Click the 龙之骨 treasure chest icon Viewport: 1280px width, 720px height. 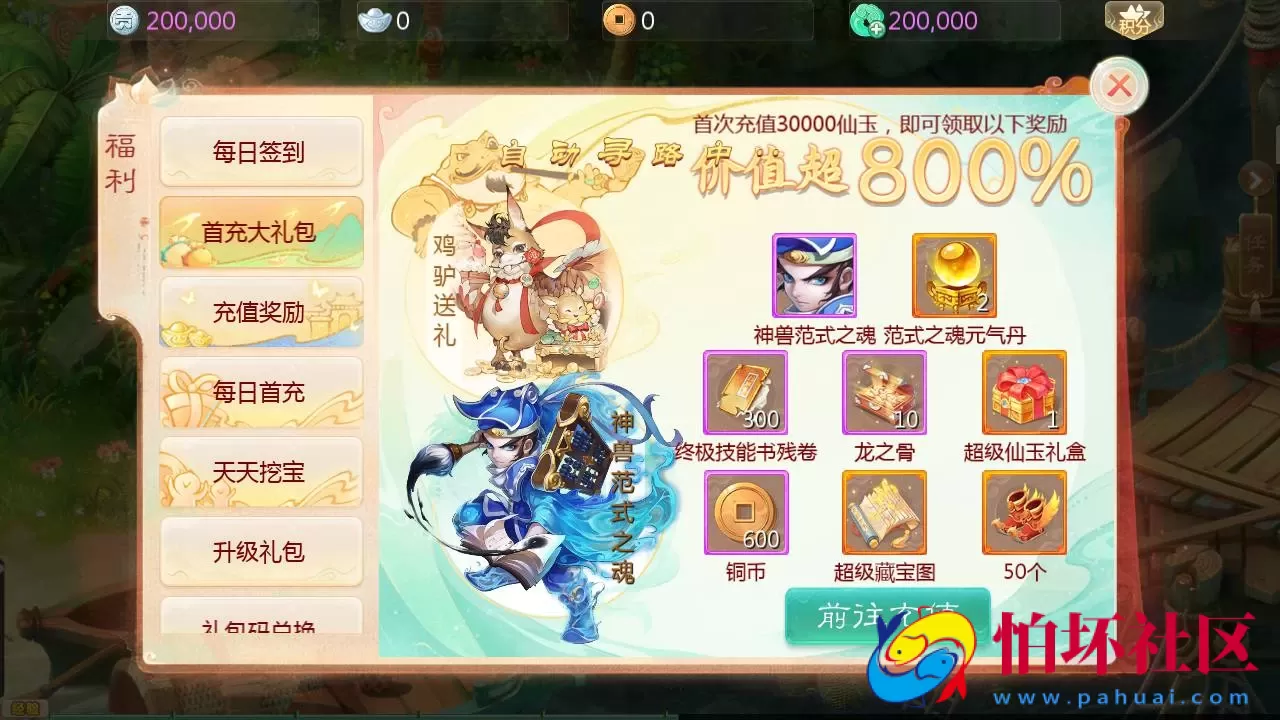tap(884, 392)
